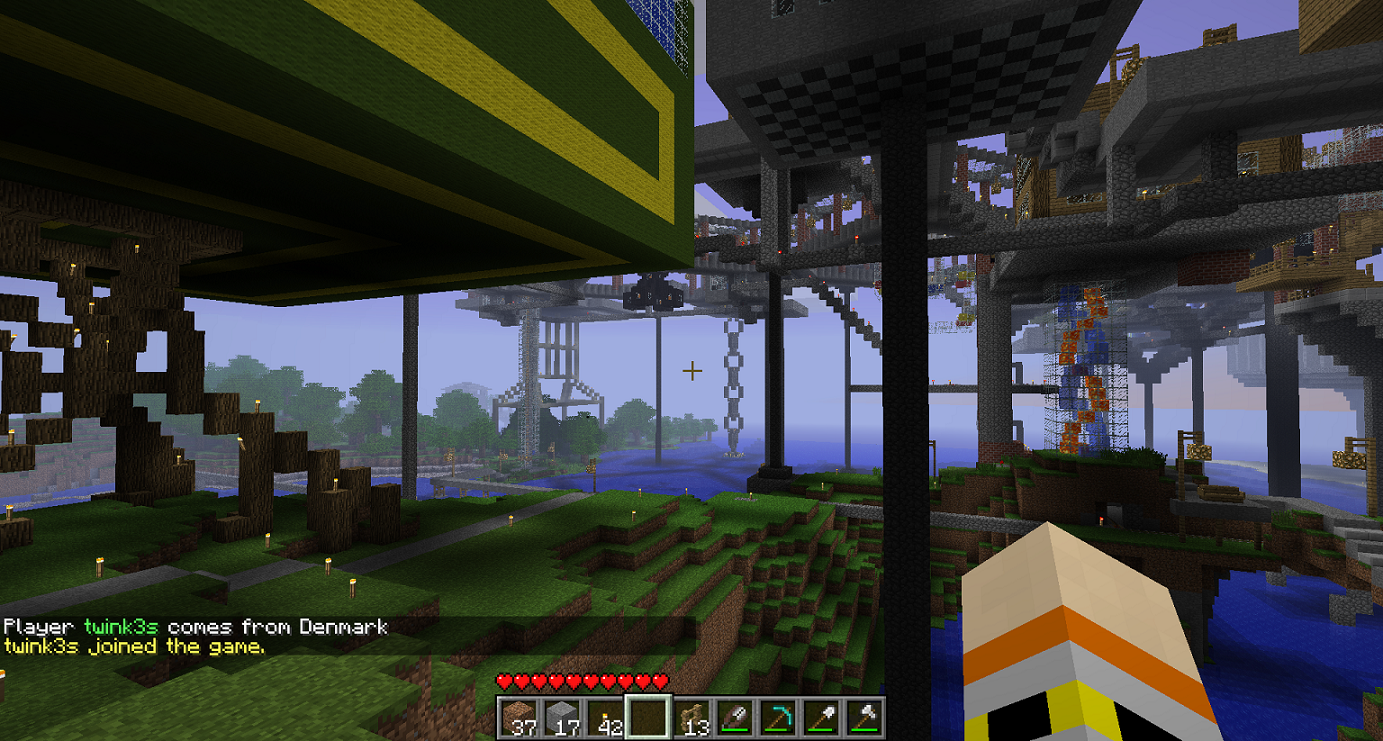Screen dimensions: 1383x741
Task: Equip the diamond pickaxe
Action: pos(777,717)
